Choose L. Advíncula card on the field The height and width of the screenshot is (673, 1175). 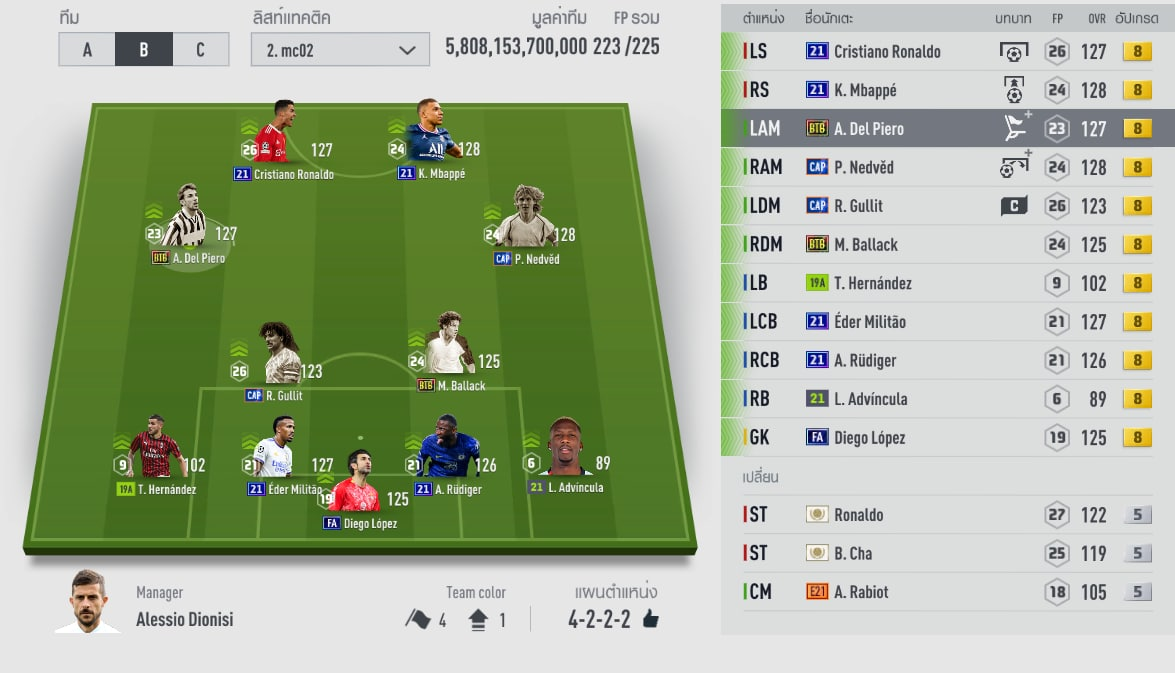coord(565,452)
